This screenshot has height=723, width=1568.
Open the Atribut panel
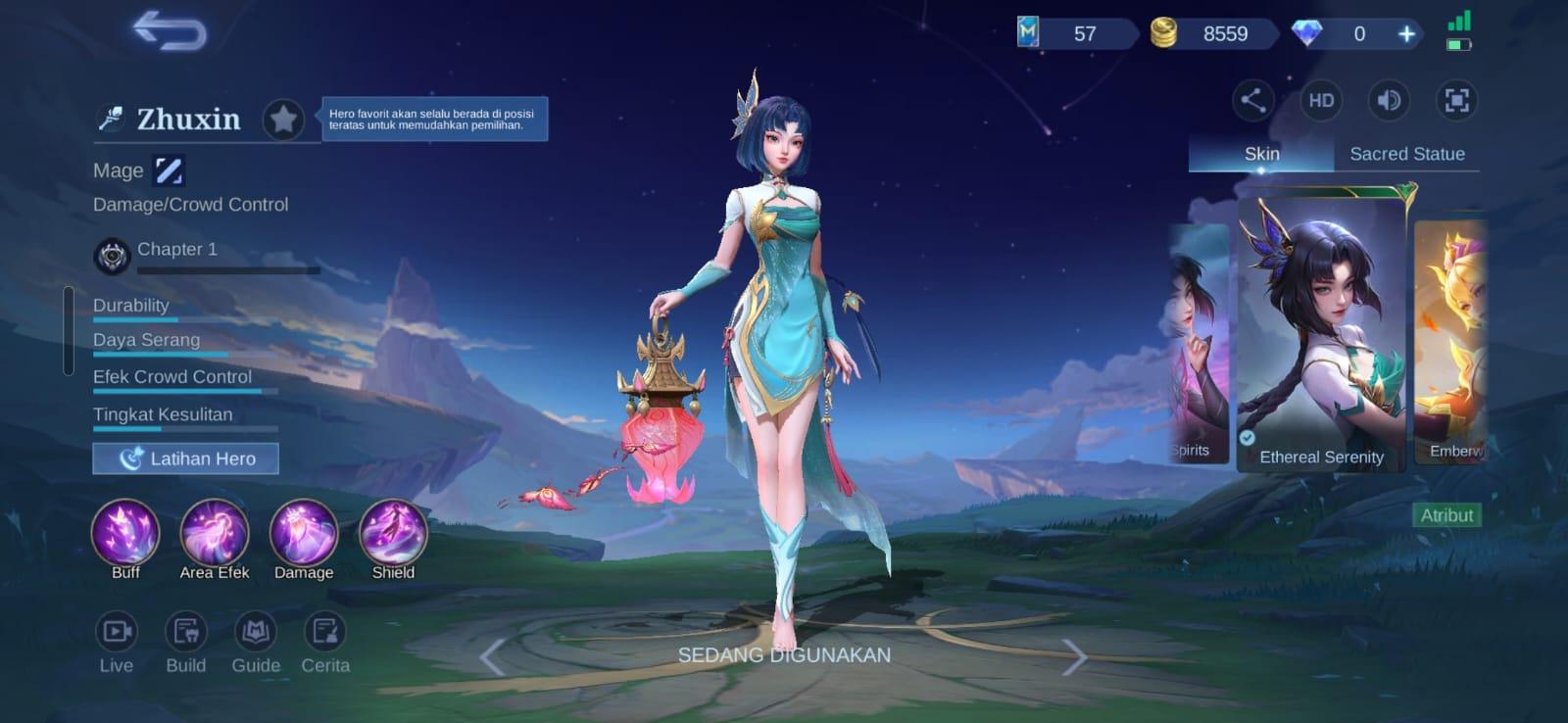coord(1448,514)
